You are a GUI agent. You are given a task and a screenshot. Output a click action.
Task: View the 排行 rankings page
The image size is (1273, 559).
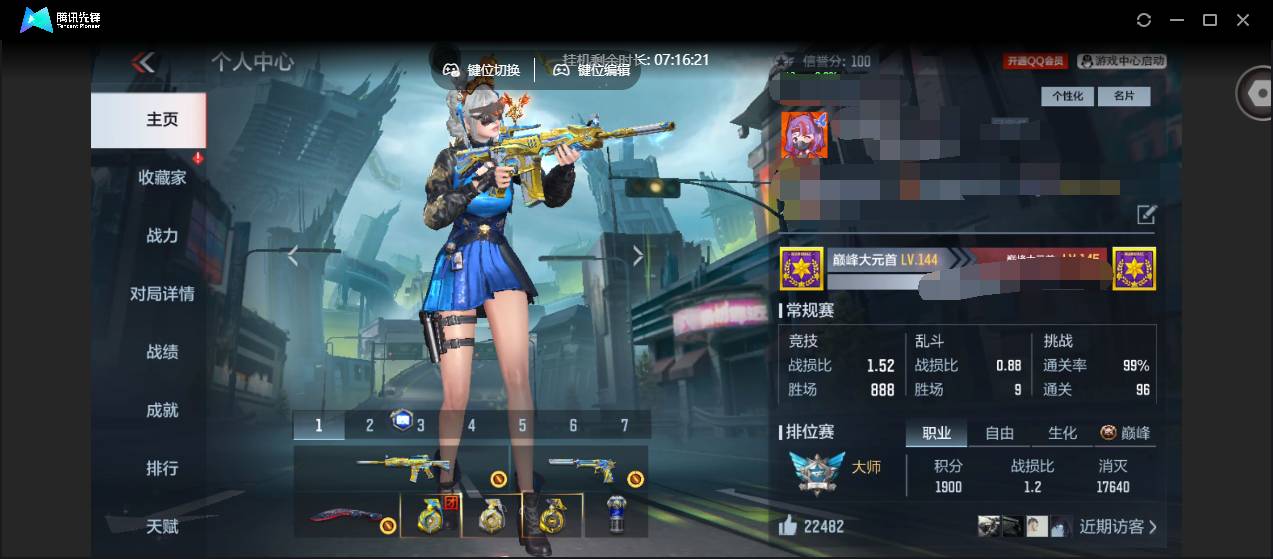[x=162, y=467]
